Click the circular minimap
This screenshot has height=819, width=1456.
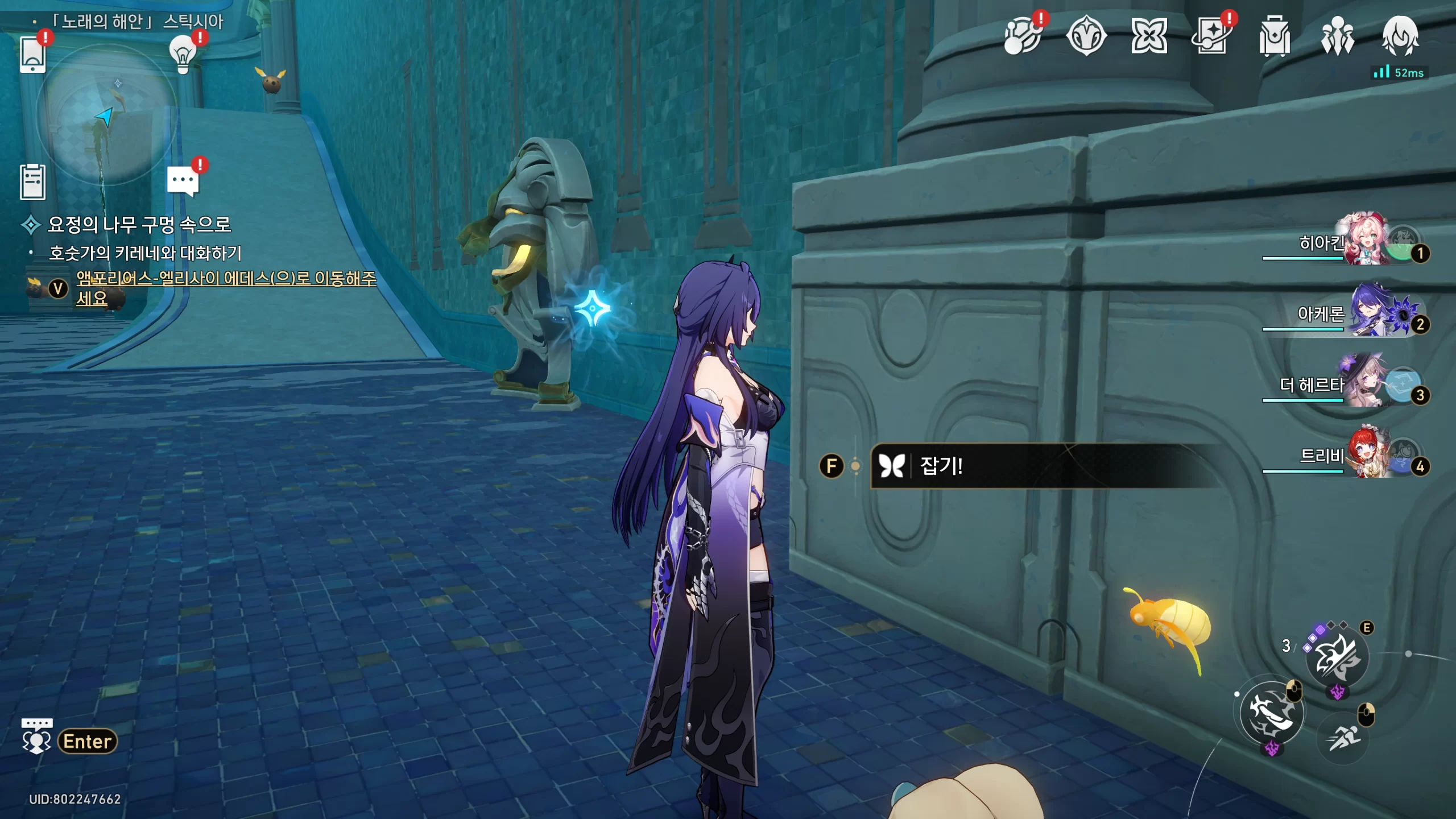(x=106, y=114)
